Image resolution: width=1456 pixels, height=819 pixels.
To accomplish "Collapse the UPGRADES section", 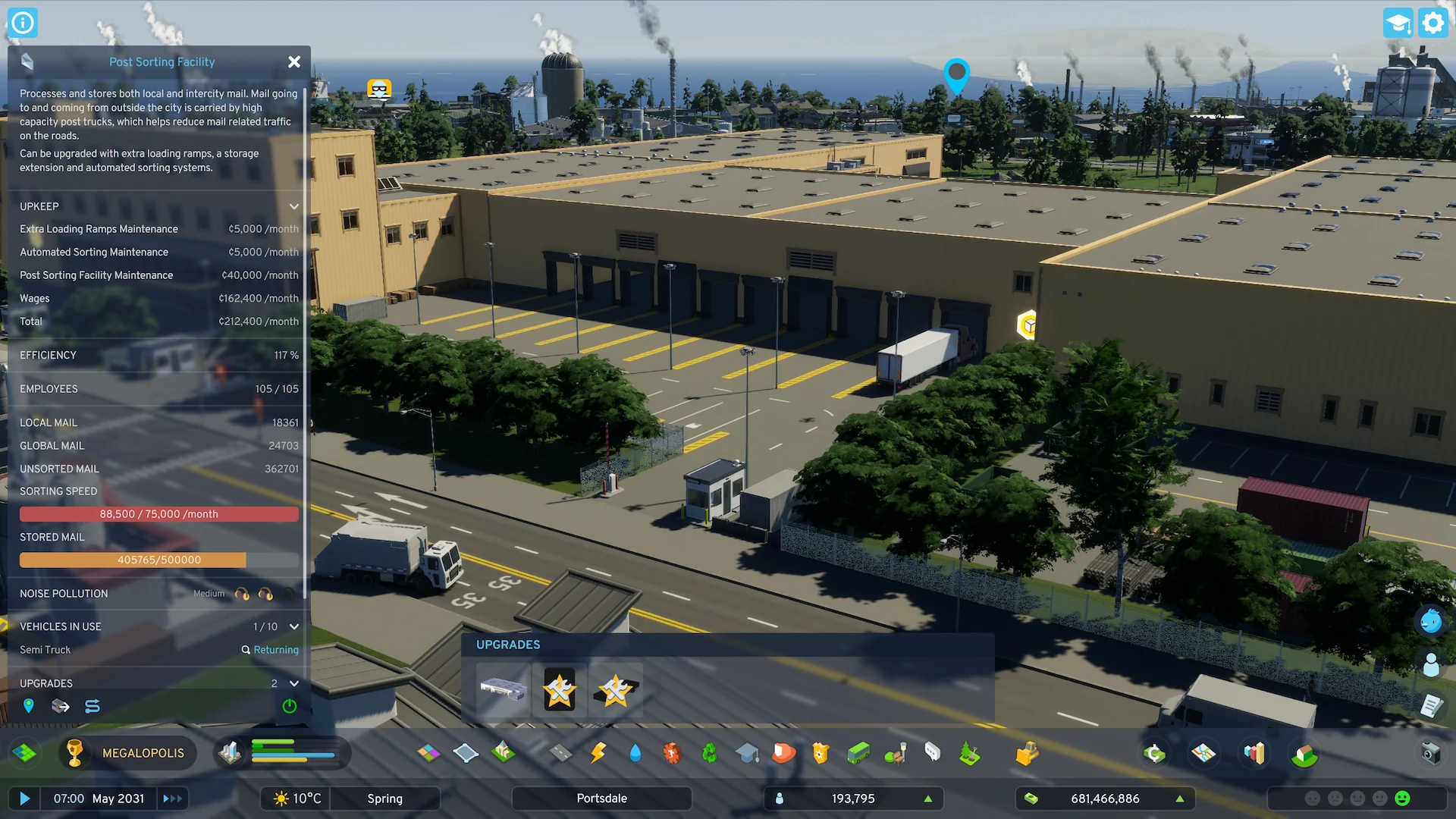I will point(294,682).
